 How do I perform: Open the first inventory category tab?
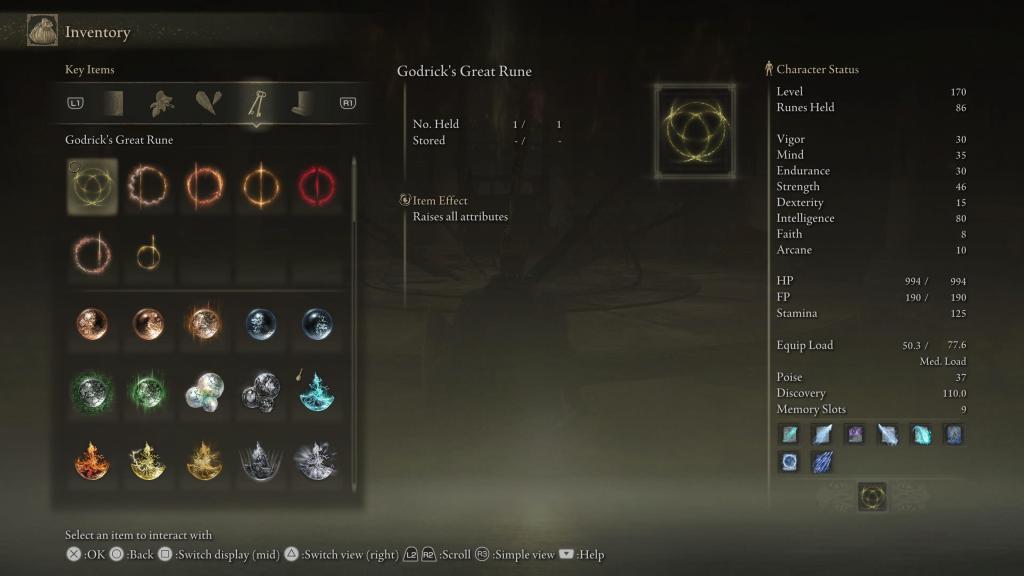tap(114, 103)
